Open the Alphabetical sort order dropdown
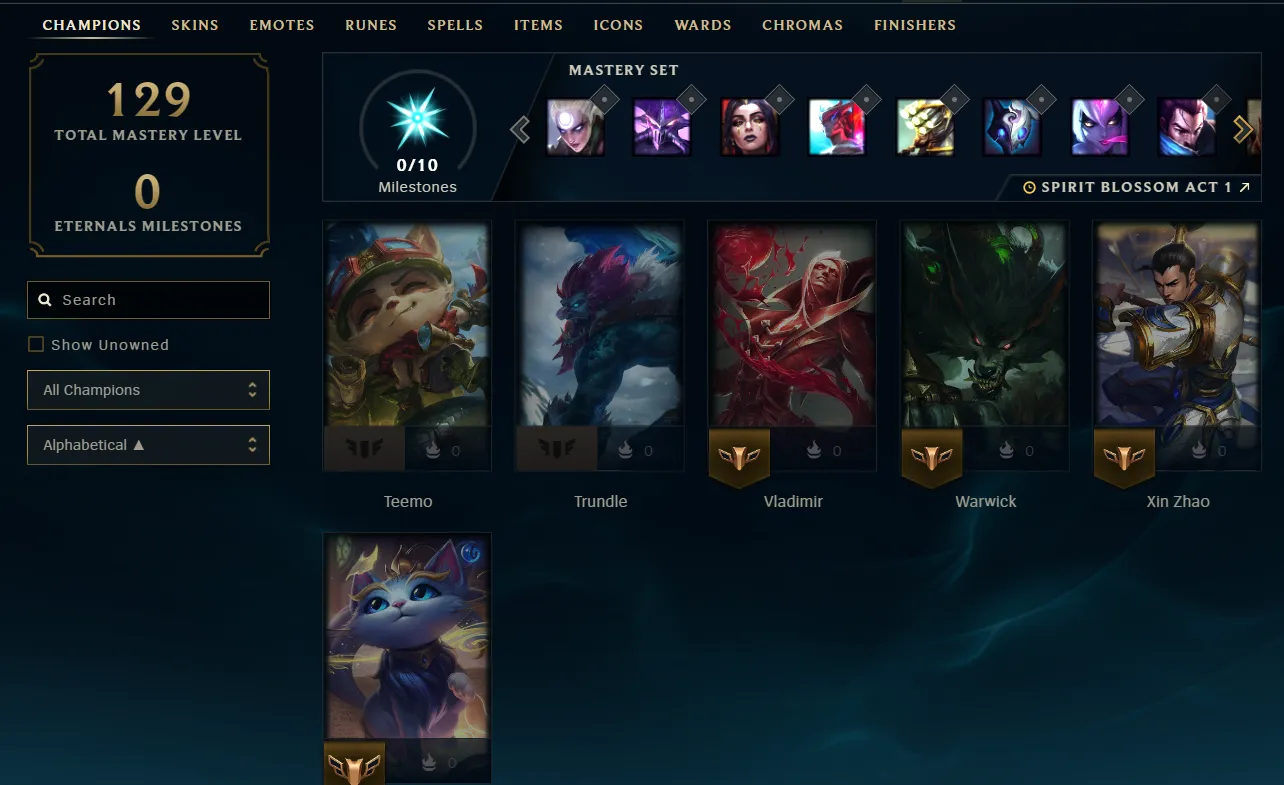The image size is (1284, 785). click(148, 445)
